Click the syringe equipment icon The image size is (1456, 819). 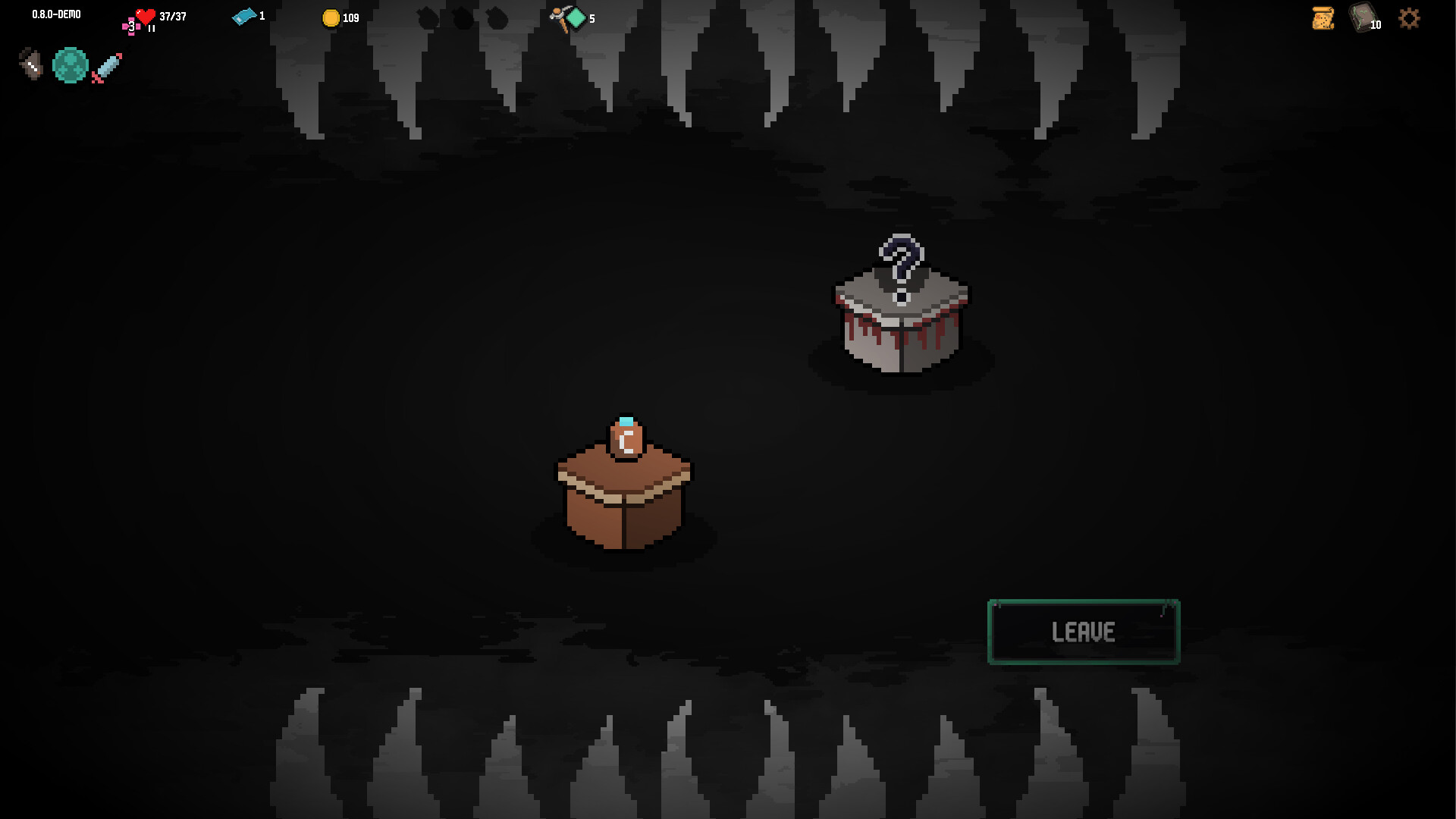(x=106, y=67)
